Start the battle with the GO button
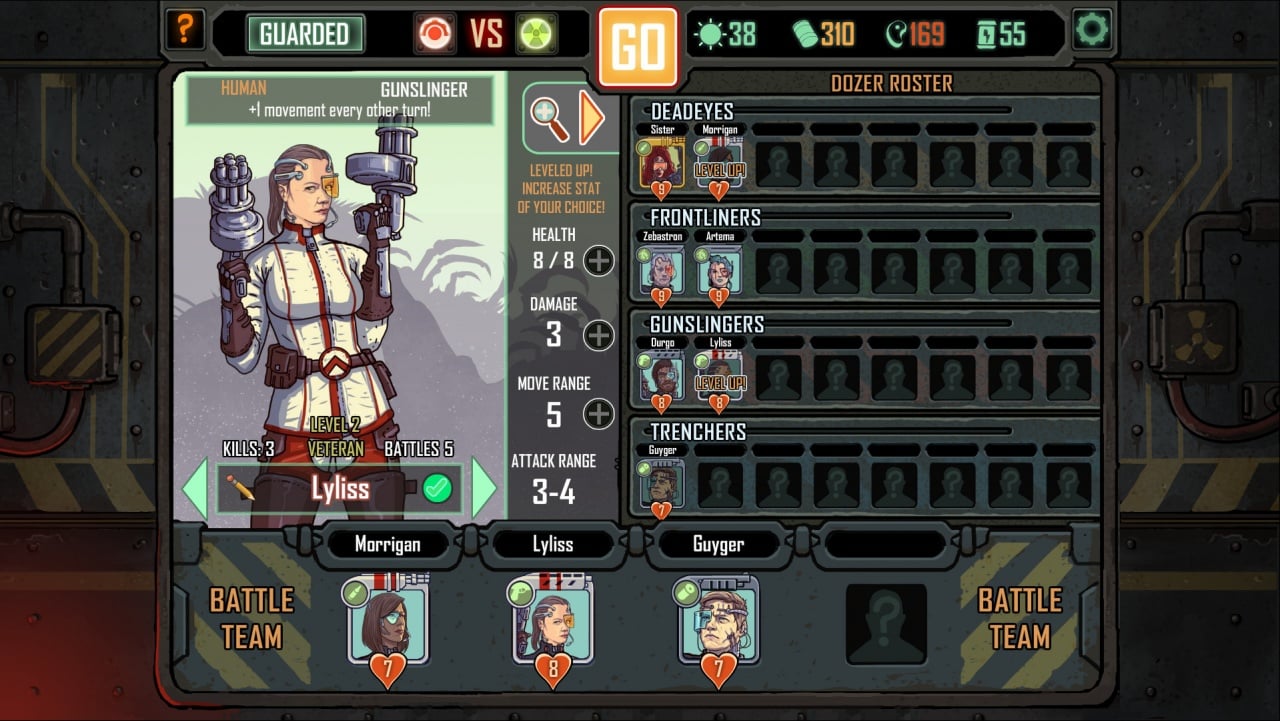Image resolution: width=1280 pixels, height=721 pixels. coord(638,47)
